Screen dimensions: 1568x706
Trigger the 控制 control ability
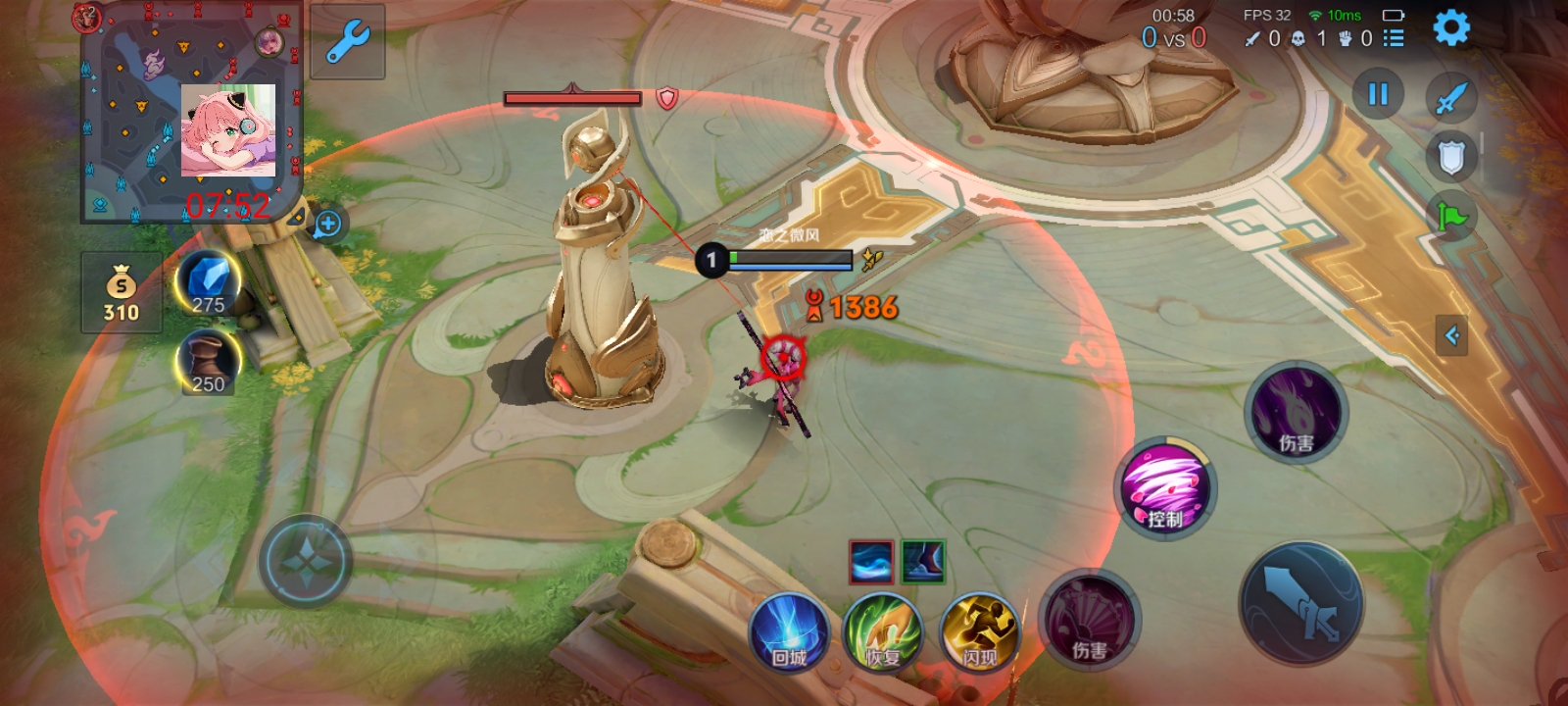[1165, 488]
